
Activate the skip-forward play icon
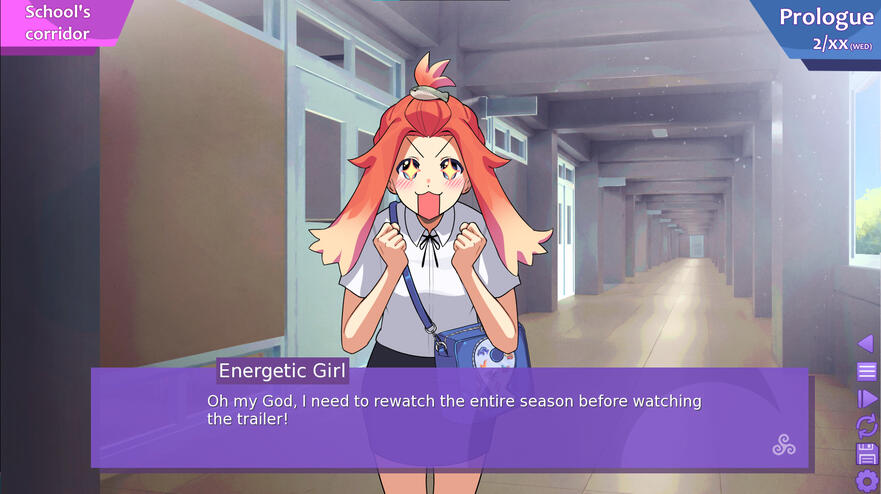click(866, 399)
